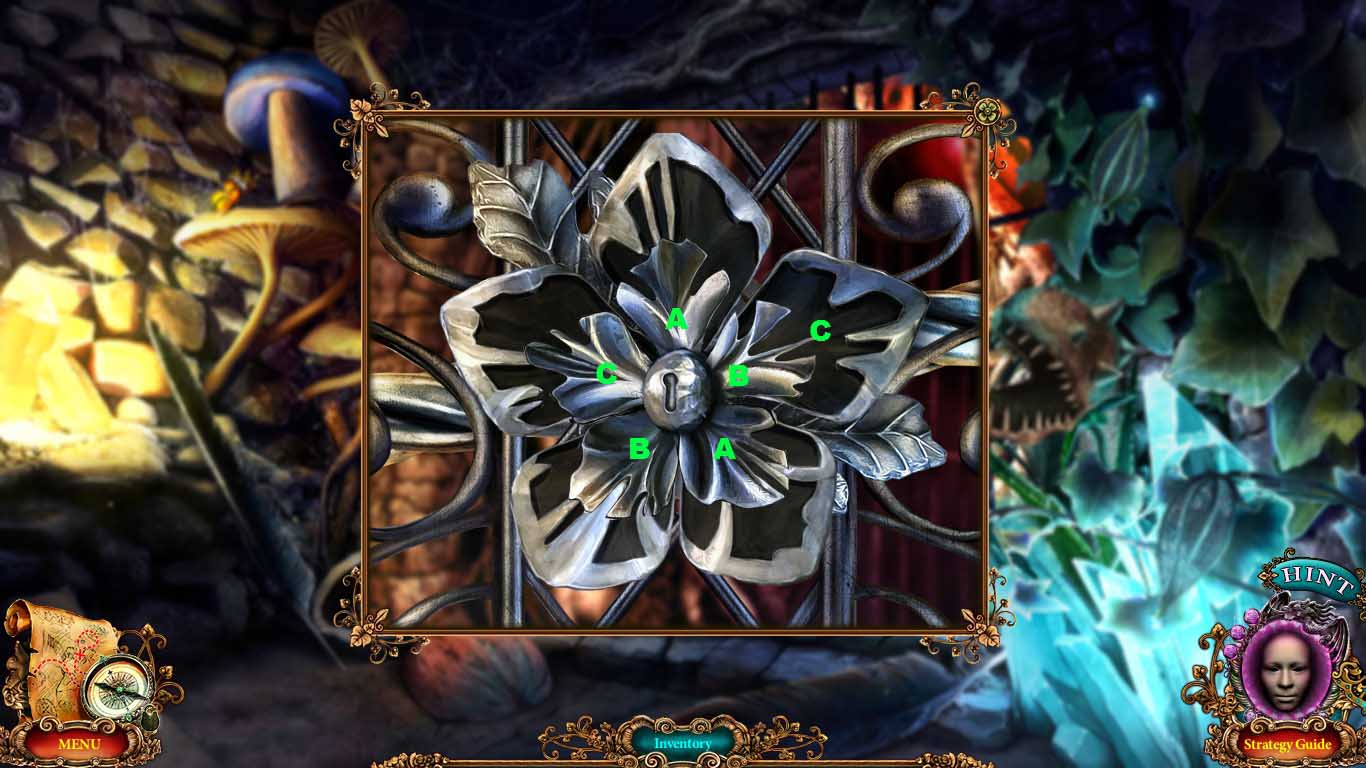Screen dimensions: 1366x768
Task: Click the compass icon beside the map
Action: 120,690
